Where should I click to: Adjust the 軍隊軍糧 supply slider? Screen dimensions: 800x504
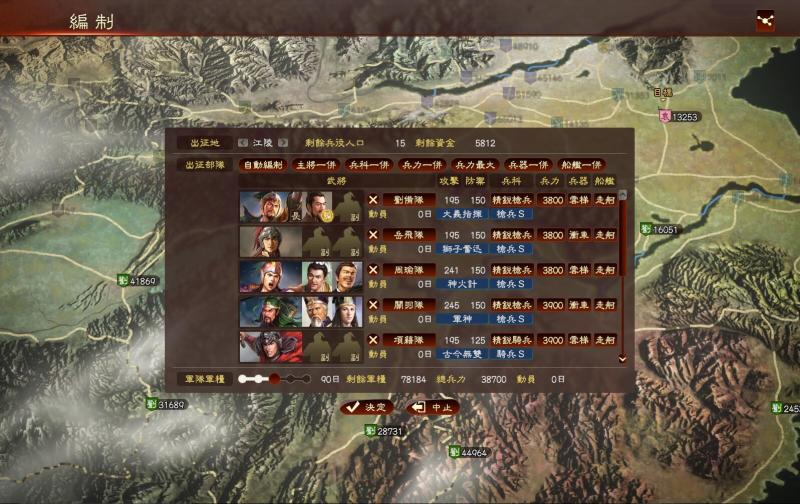274,379
